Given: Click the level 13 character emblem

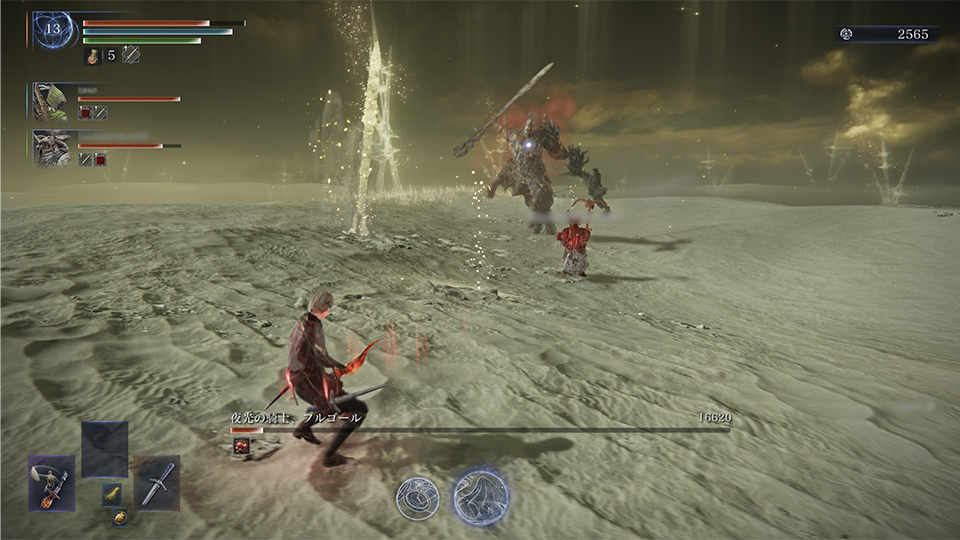Looking at the screenshot, I should pos(51,31).
